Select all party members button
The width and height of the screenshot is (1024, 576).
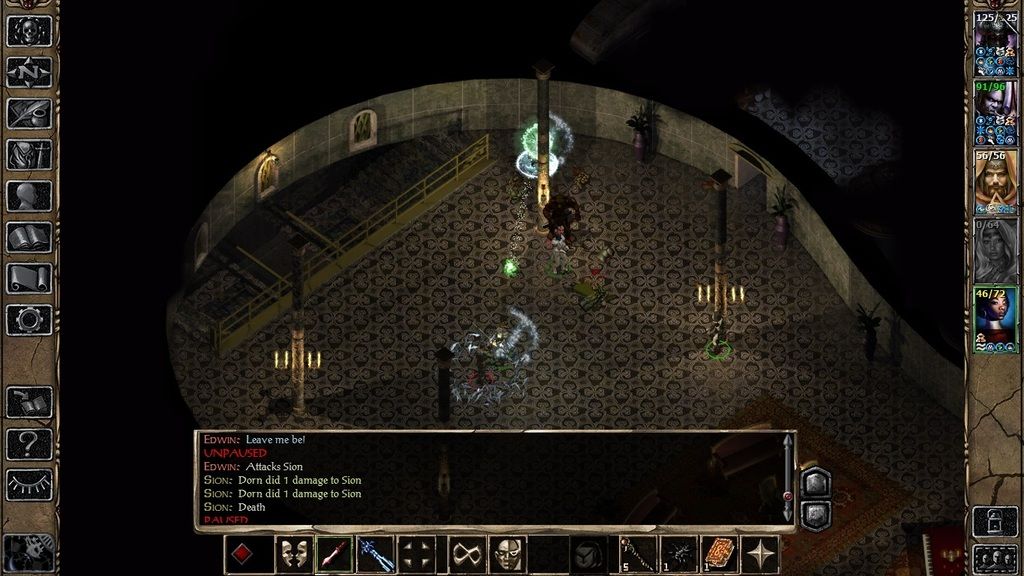(995, 558)
